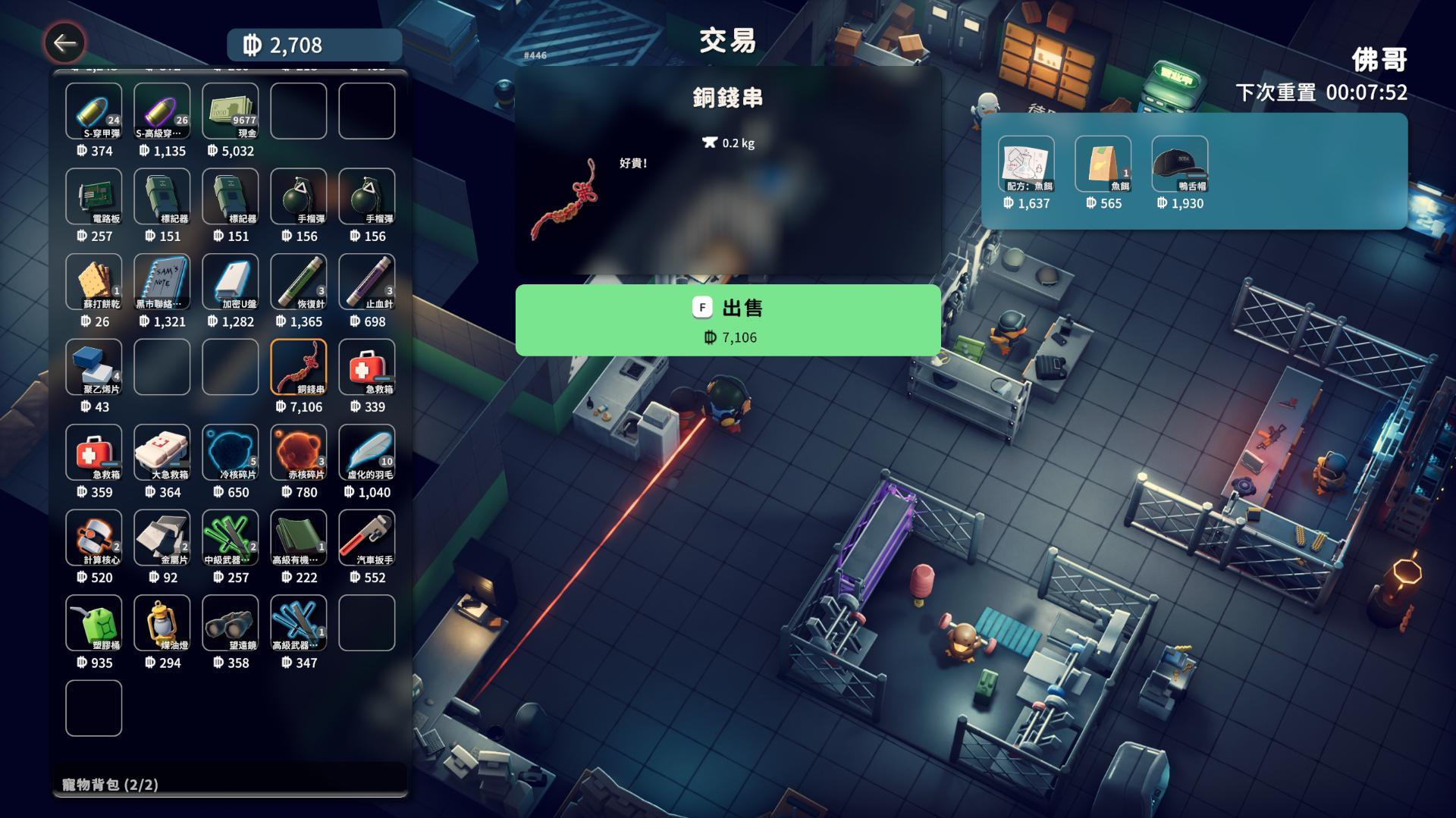Screen dimensions: 1456x818
Task: Select the merchant's baseball cap item
Action: [x=1179, y=164]
